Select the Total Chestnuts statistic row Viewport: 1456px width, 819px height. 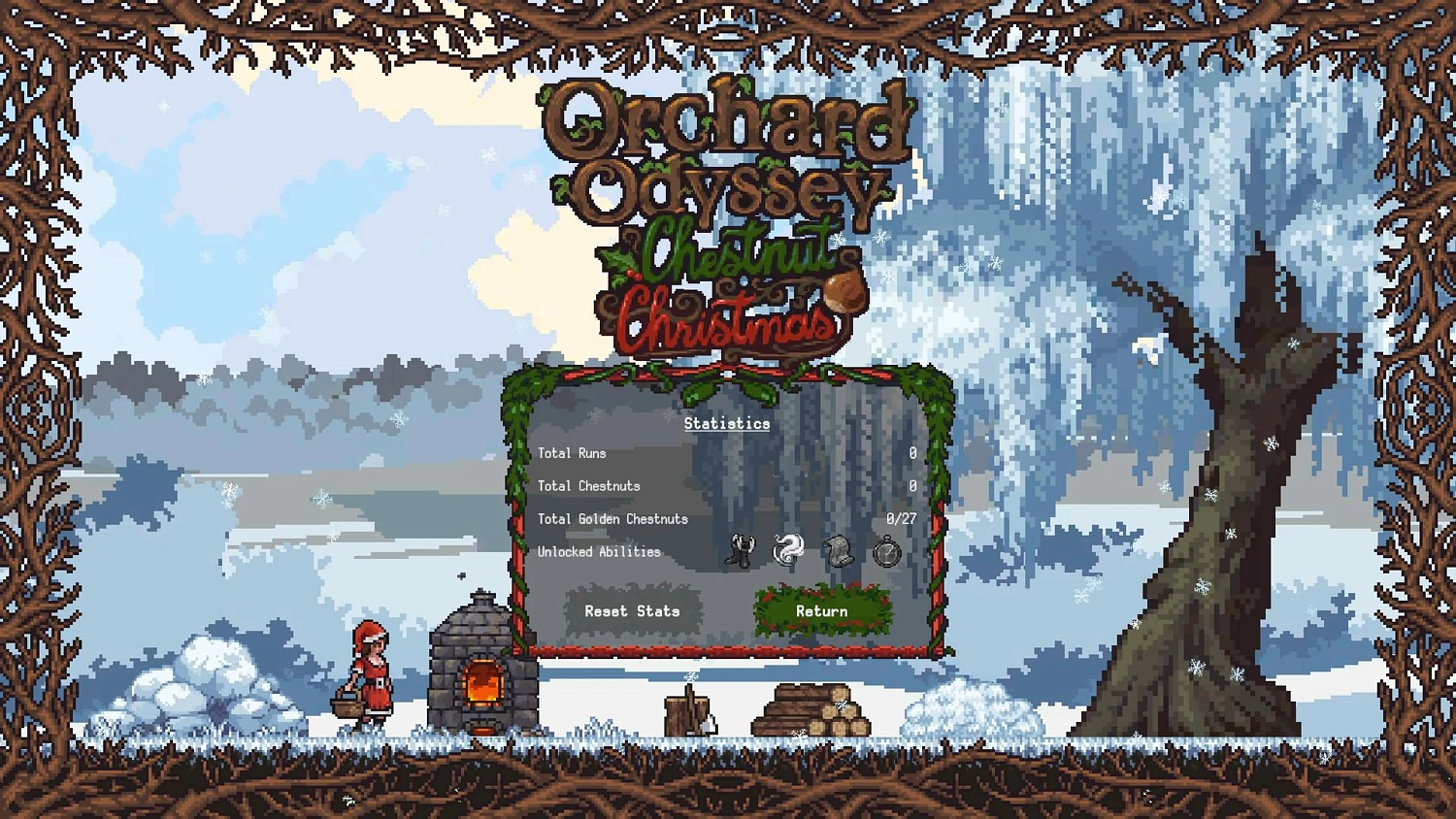coord(588,486)
